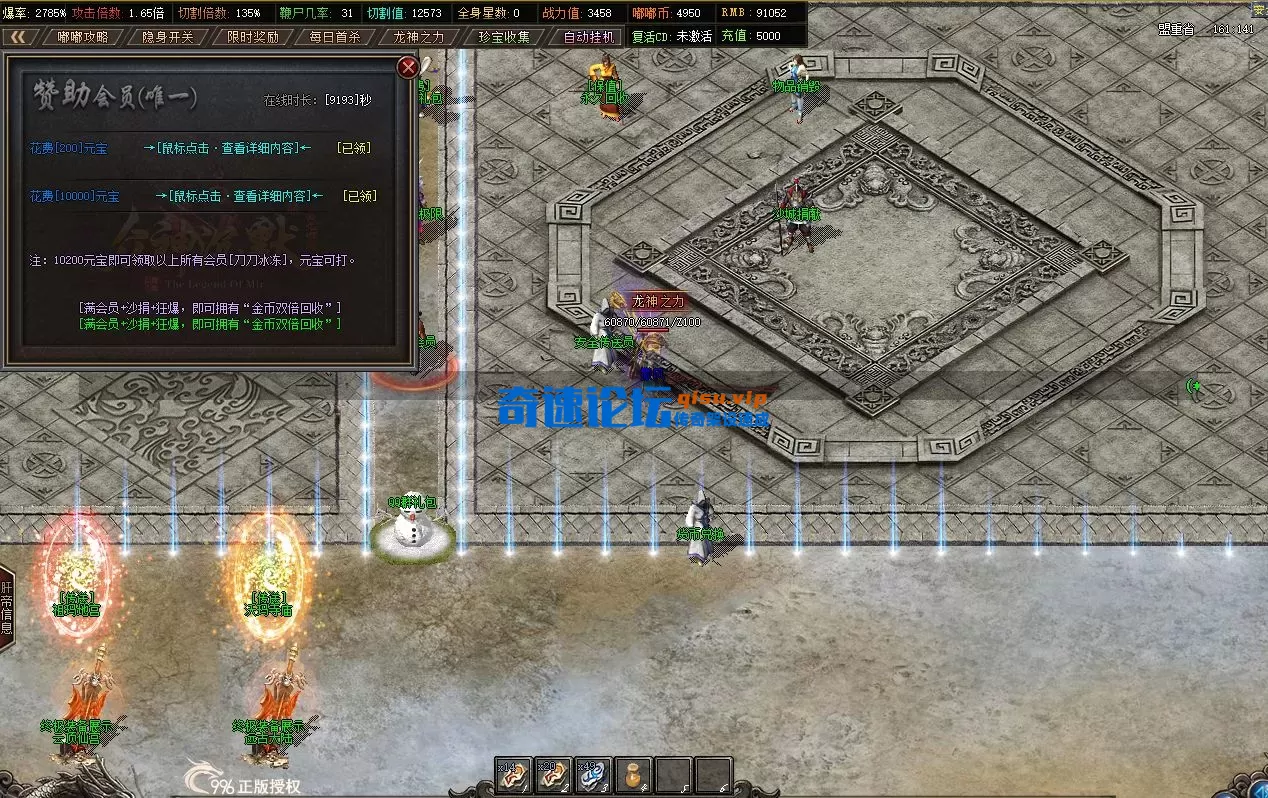Use the x20 red scroll in hotbar
Viewport: 1268px width, 798px height.
pos(553,776)
